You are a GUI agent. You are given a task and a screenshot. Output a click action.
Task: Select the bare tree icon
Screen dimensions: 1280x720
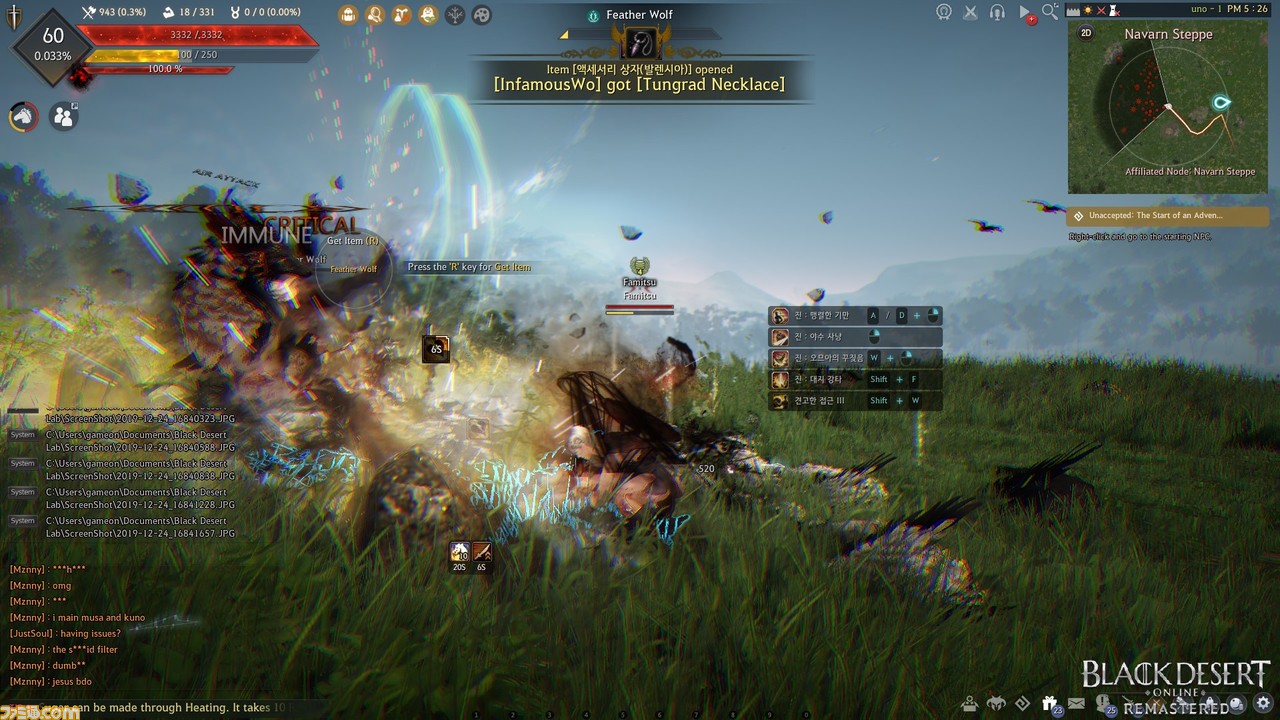tap(455, 15)
